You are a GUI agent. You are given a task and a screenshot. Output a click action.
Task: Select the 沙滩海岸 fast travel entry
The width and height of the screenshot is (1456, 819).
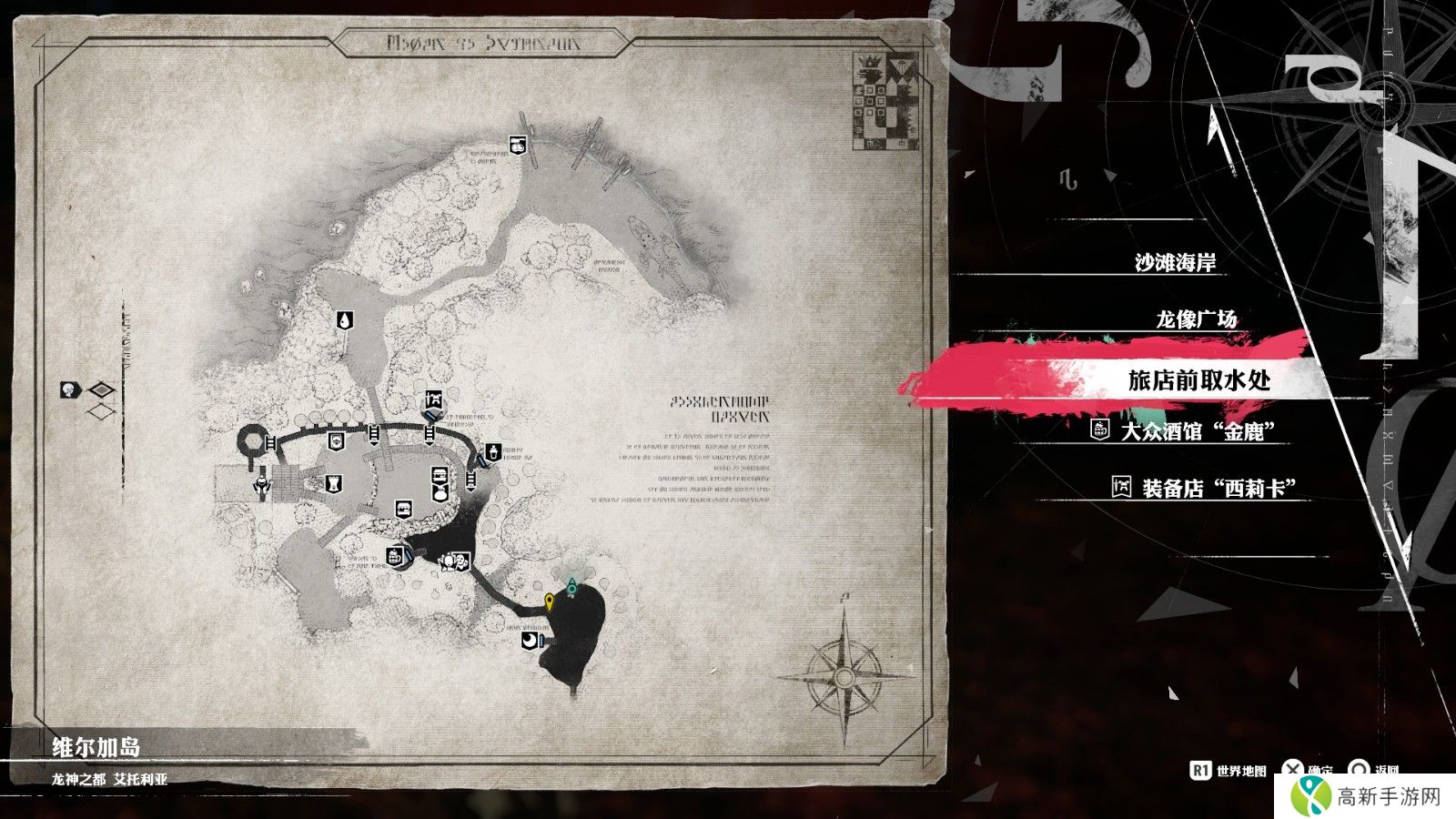pos(1175,263)
